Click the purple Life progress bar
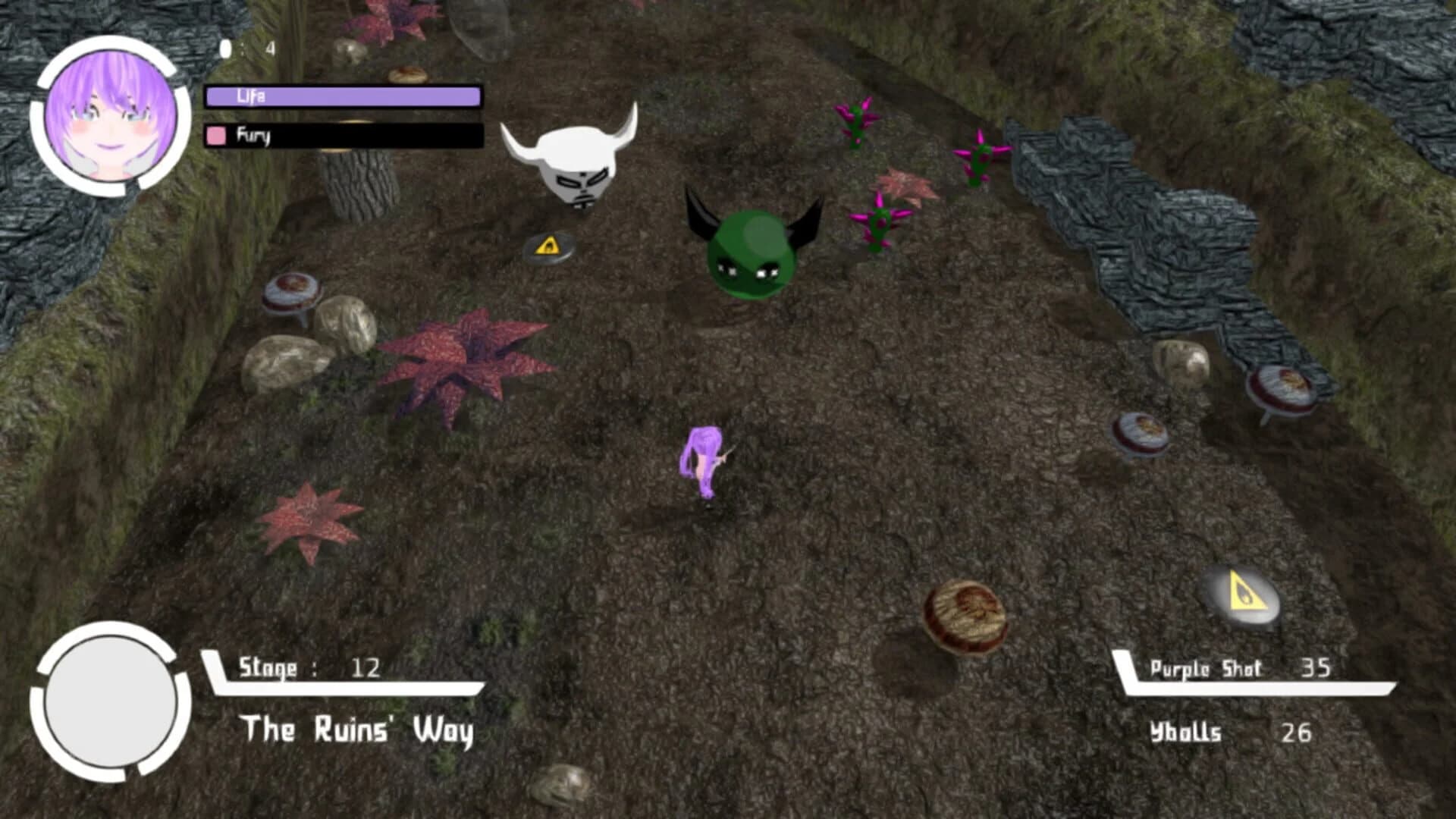 [341, 96]
